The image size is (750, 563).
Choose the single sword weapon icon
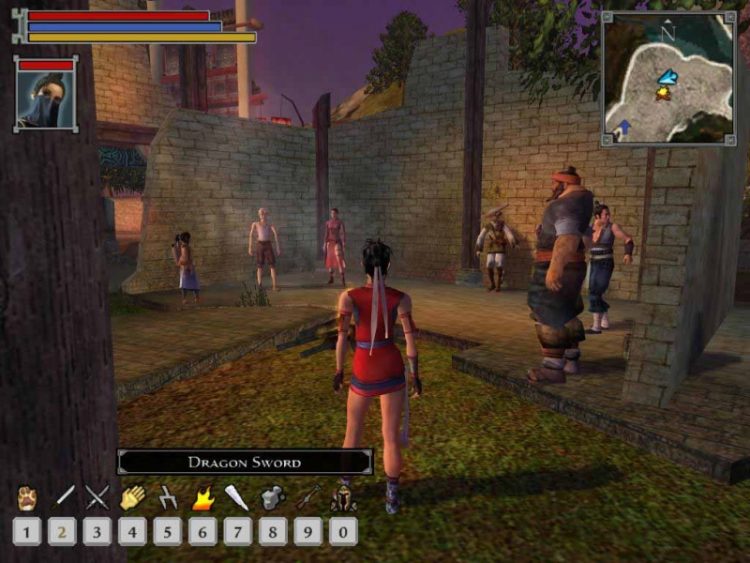coord(64,496)
